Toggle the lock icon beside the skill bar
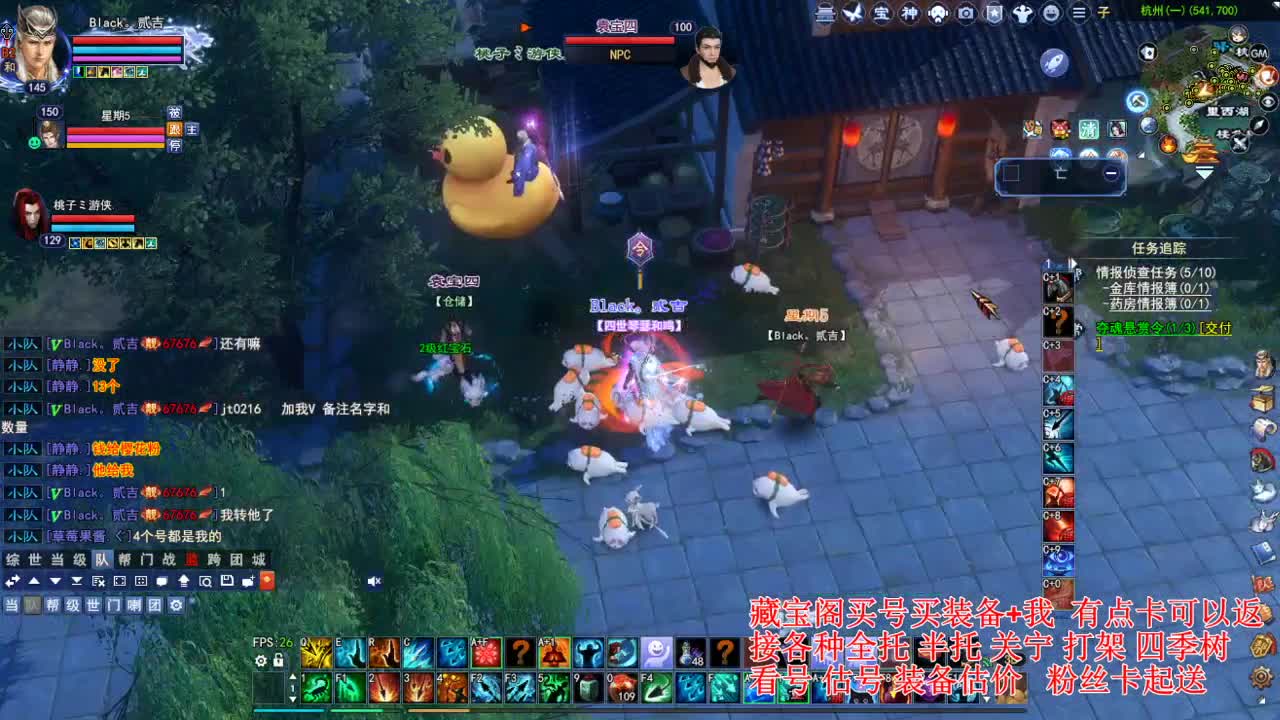1280x720 pixels. 277,659
